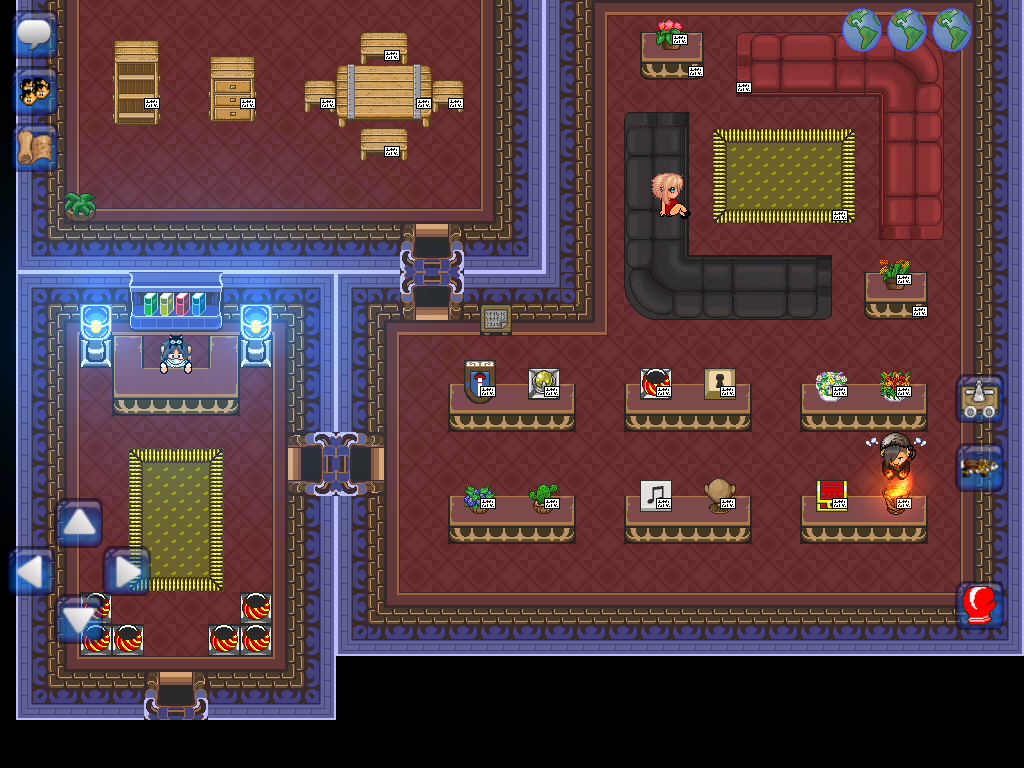
Task: Tap the right arrow on the d-pad
Action: click(x=126, y=572)
